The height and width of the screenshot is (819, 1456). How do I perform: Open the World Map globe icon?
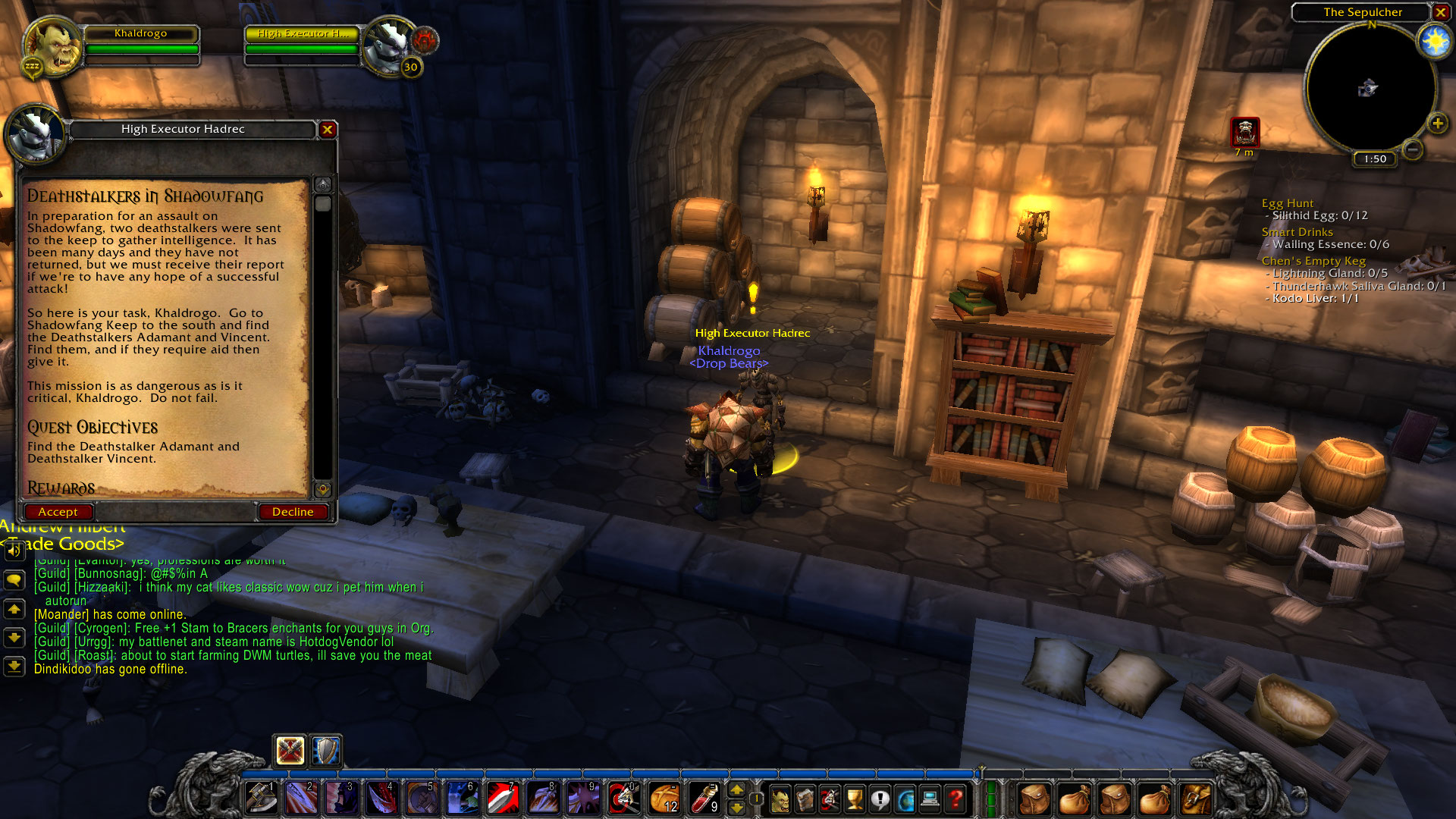[905, 798]
